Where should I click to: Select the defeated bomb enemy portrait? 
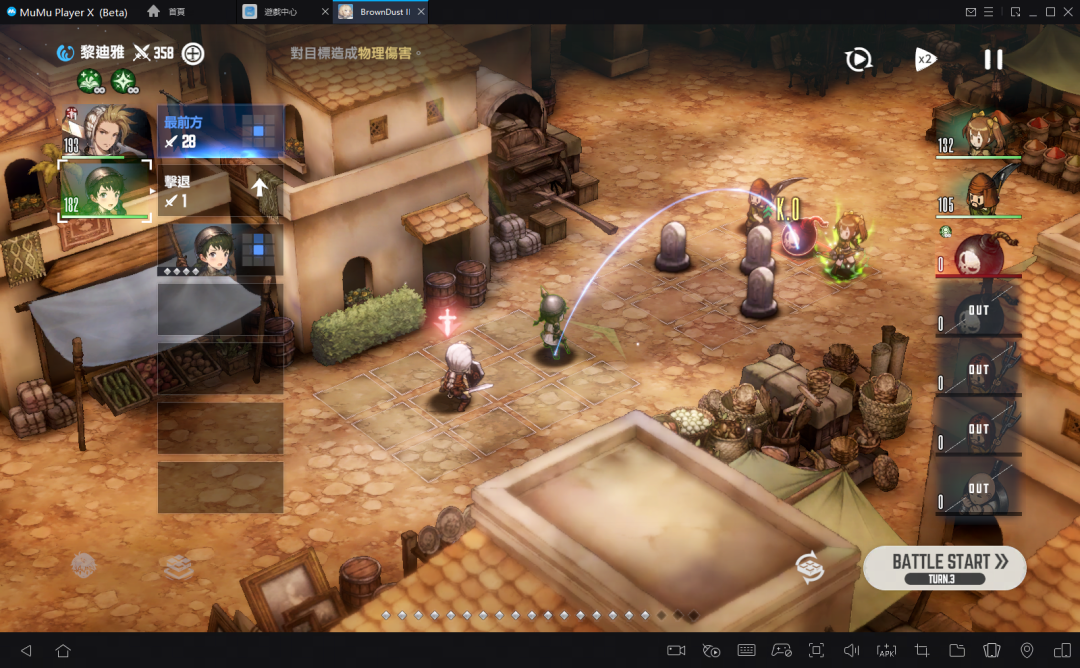(978, 250)
